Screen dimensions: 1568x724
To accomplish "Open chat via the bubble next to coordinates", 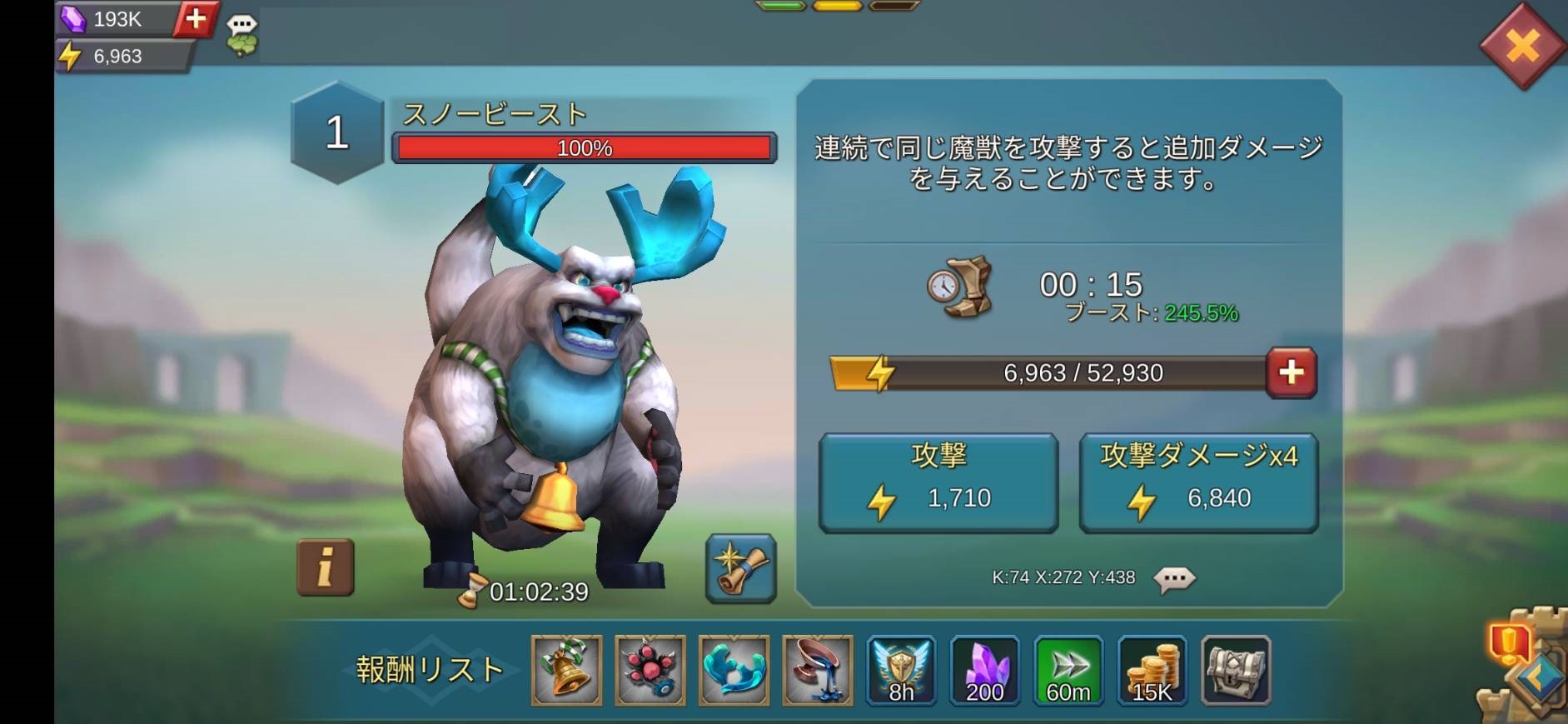I will point(1176,577).
